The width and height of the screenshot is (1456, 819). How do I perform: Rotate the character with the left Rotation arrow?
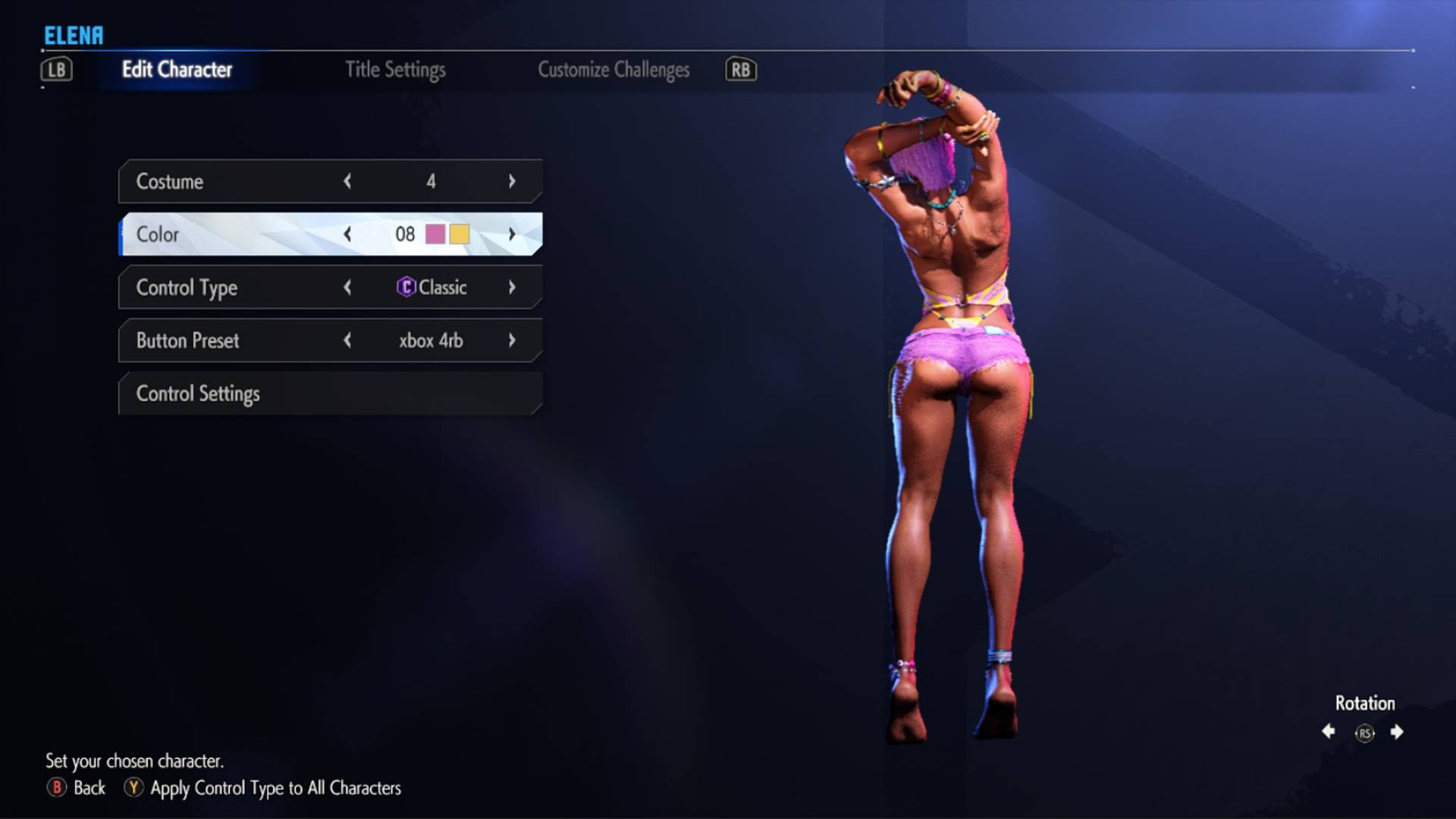pyautogui.click(x=1329, y=732)
